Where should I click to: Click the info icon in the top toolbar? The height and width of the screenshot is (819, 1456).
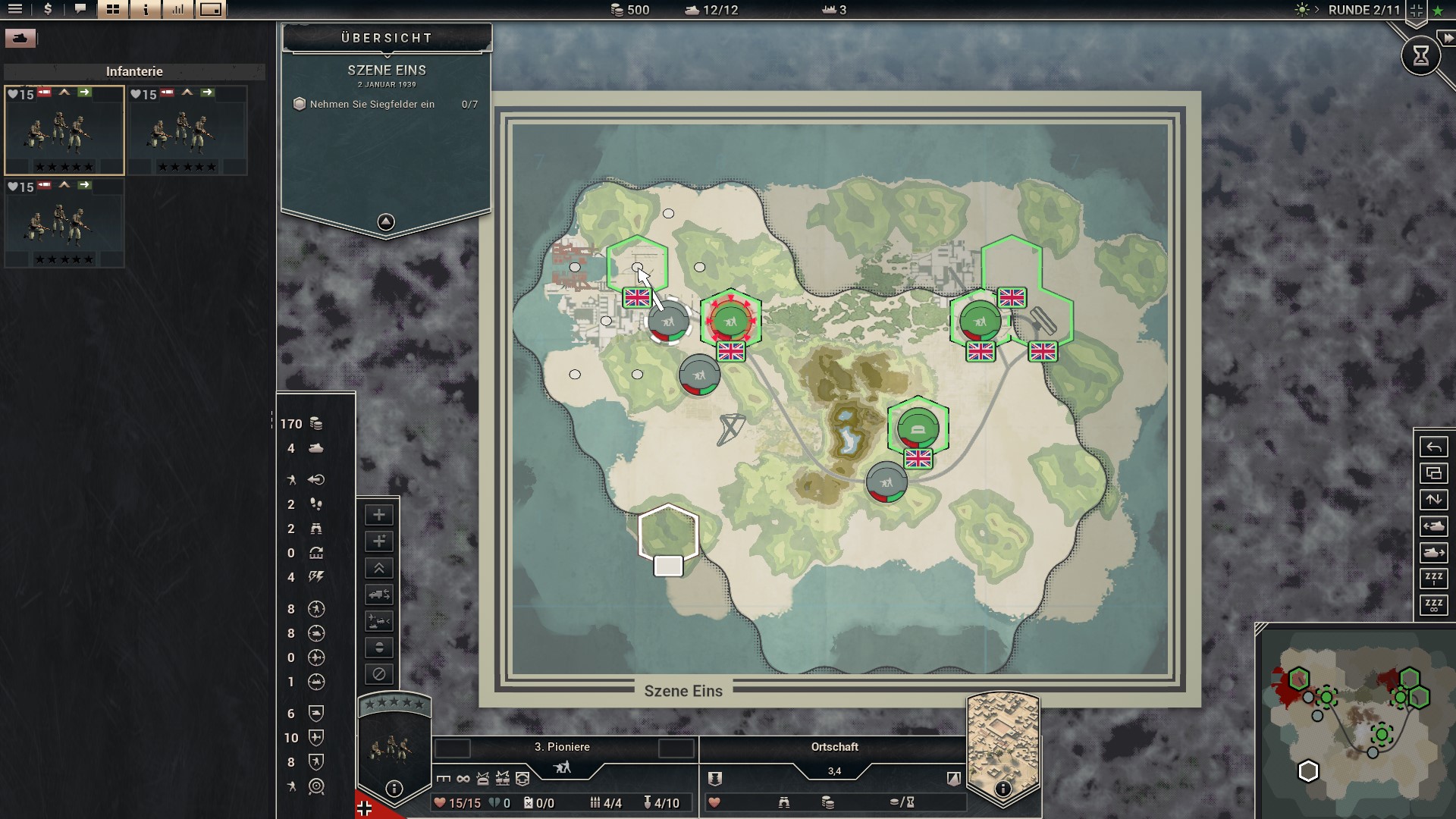(145, 11)
